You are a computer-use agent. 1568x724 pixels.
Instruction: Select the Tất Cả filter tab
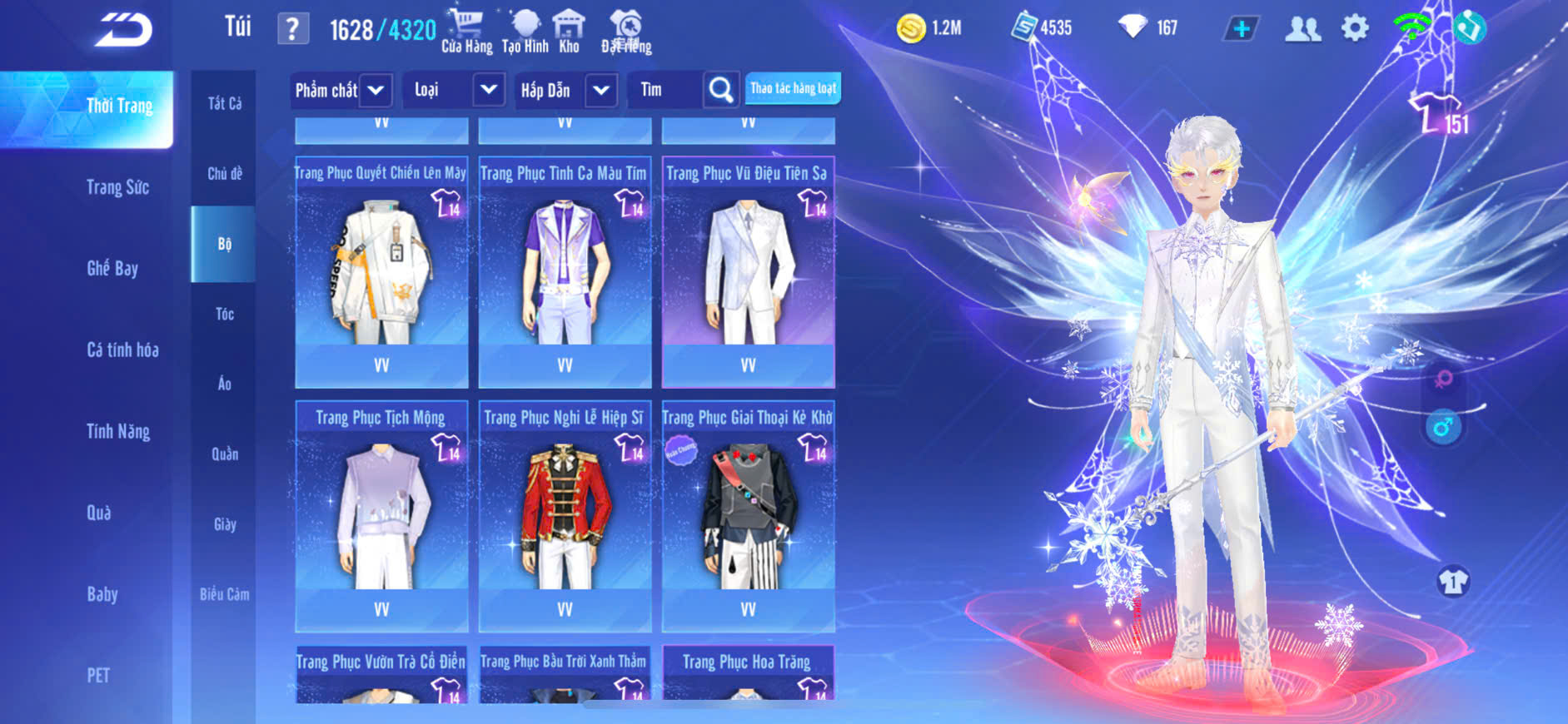(x=224, y=103)
